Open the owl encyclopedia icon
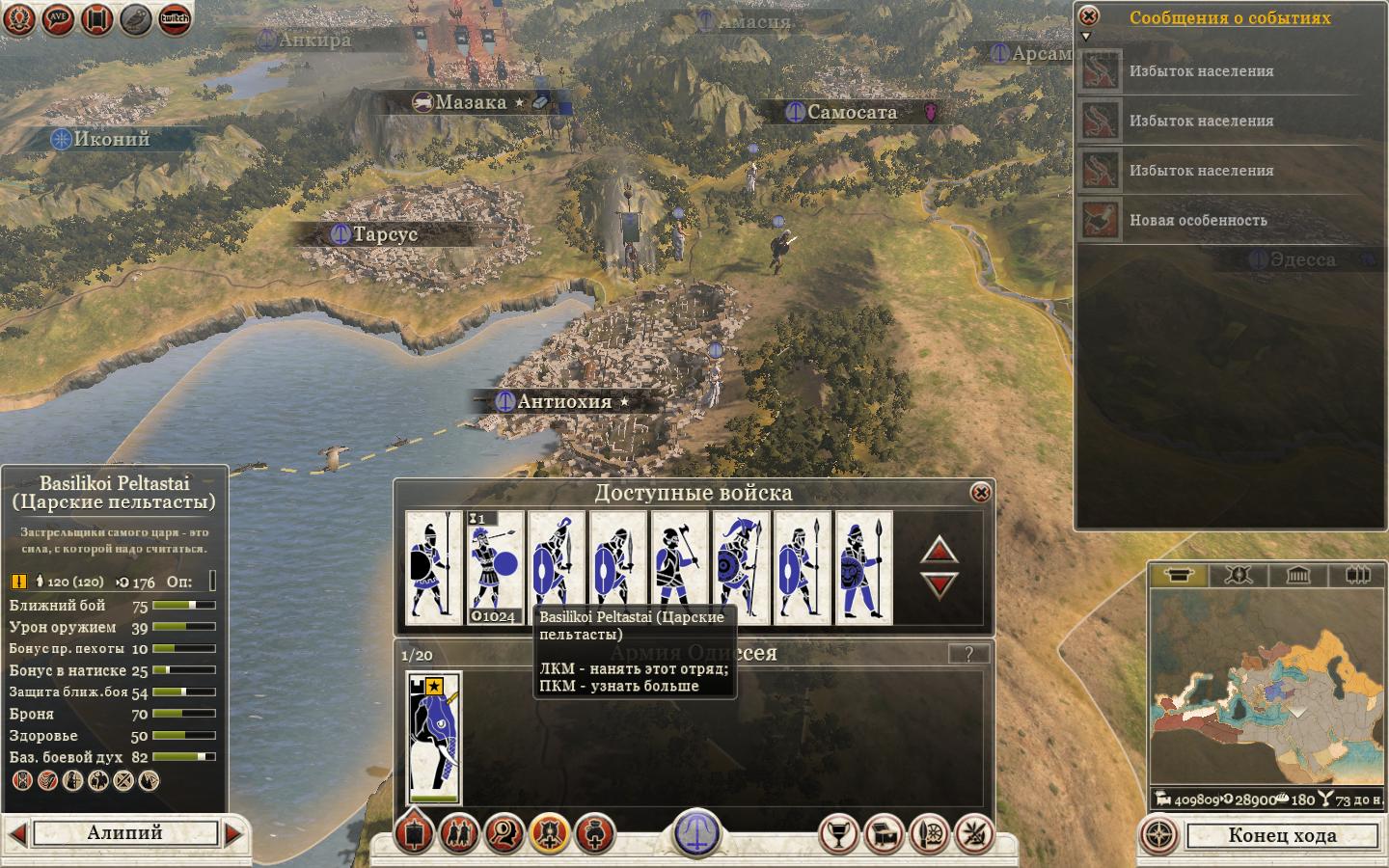This screenshot has height=868, width=1389. point(136,18)
